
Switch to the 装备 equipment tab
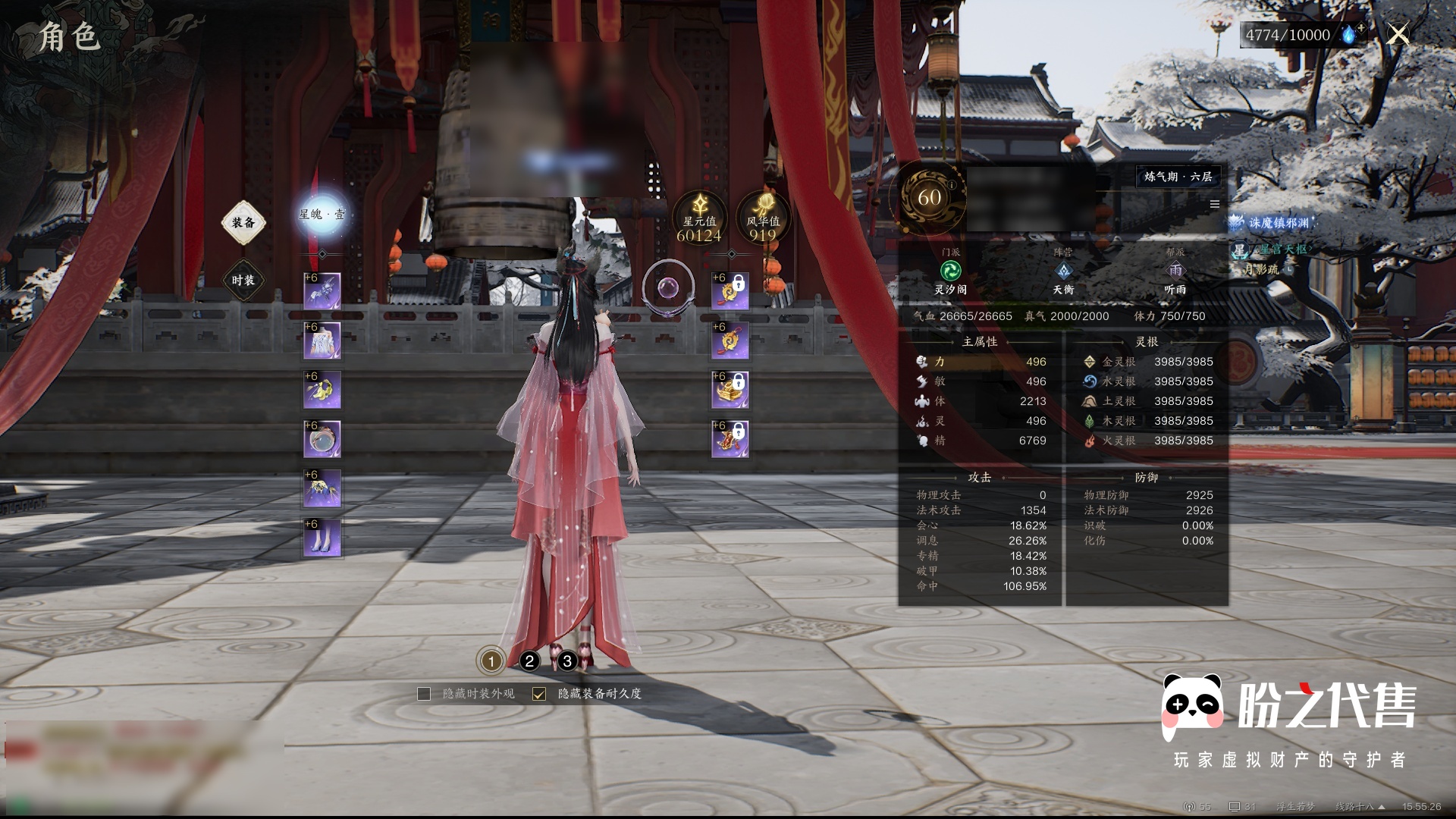coord(243,222)
